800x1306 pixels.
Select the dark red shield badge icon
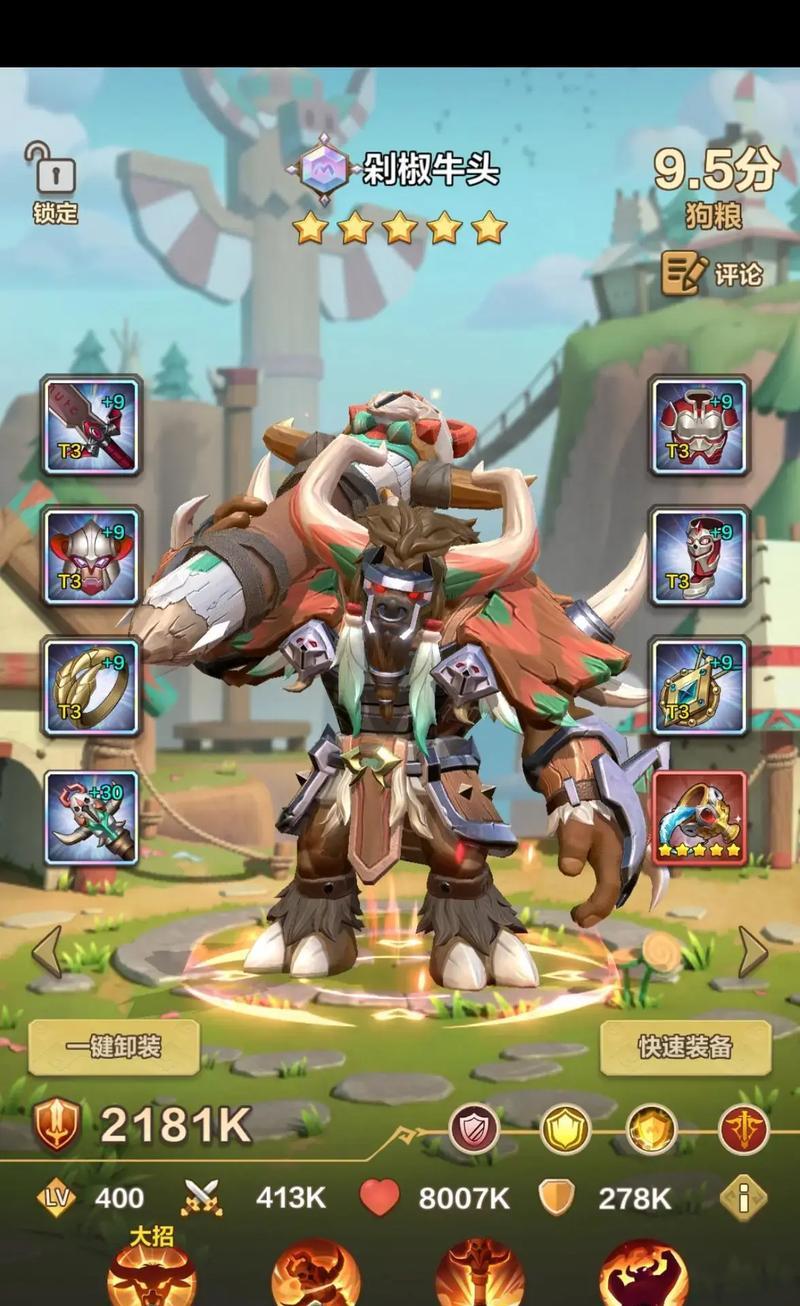point(474,1130)
